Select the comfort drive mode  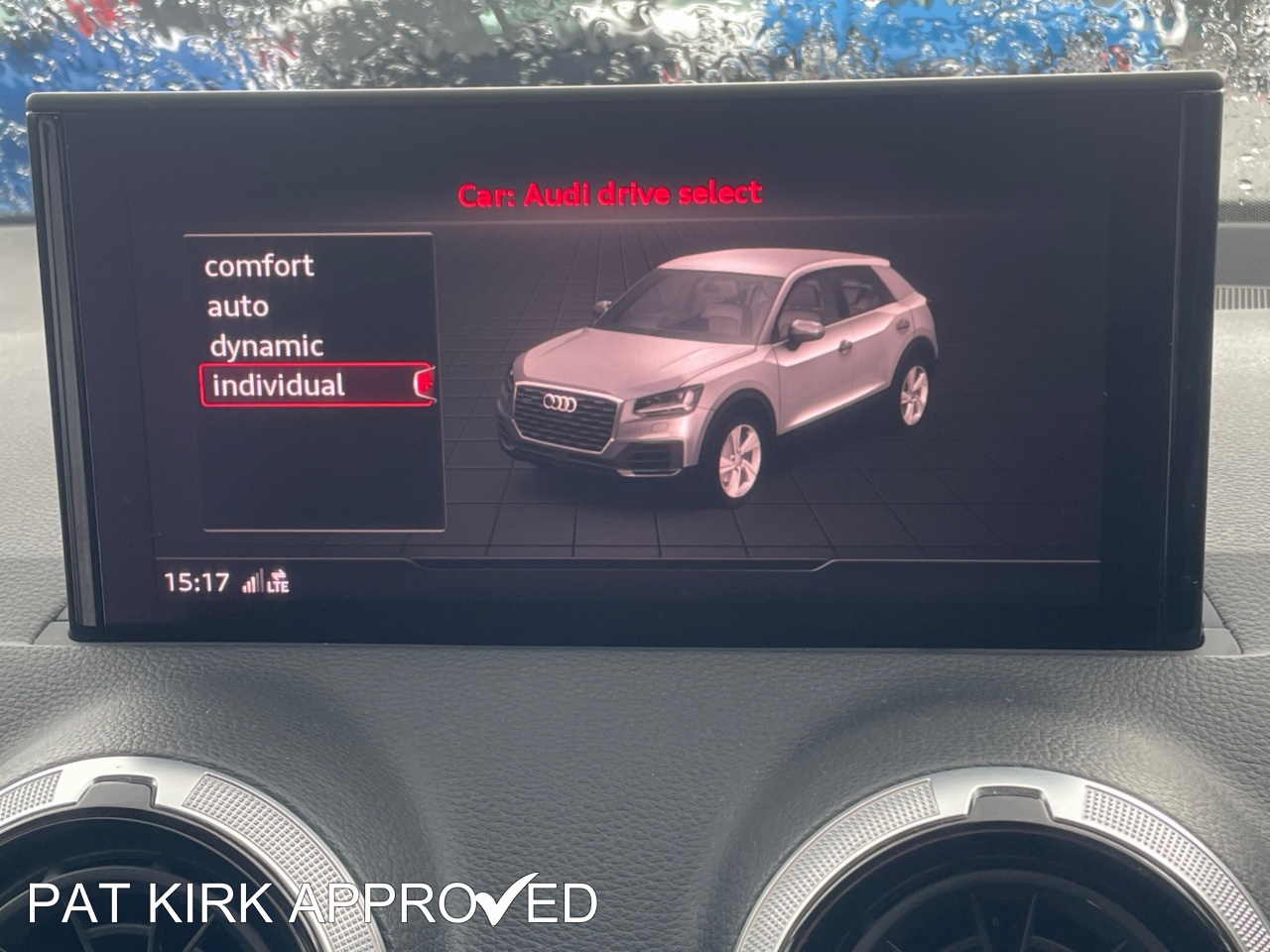tap(260, 265)
